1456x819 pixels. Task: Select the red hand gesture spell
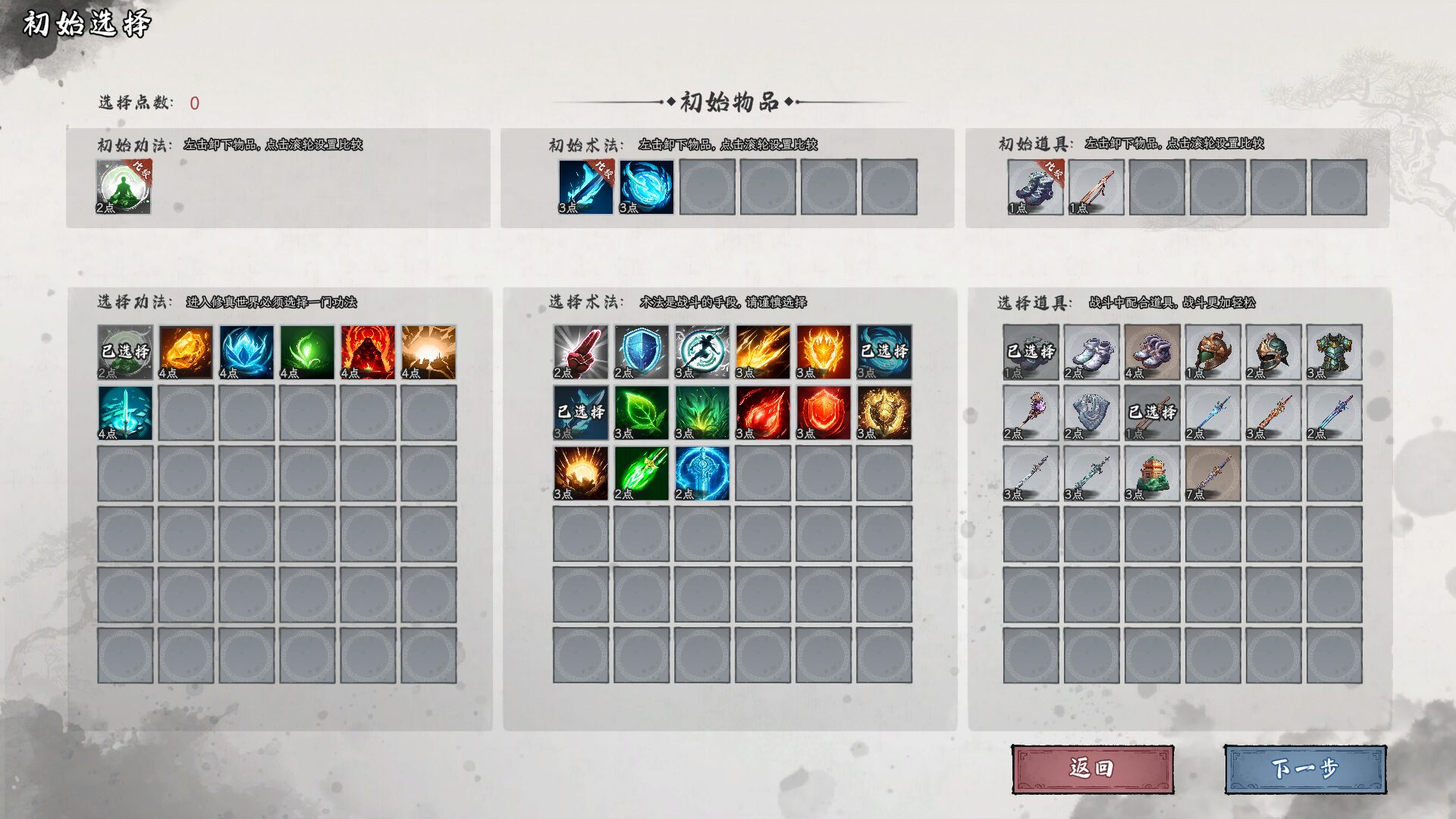tap(578, 353)
